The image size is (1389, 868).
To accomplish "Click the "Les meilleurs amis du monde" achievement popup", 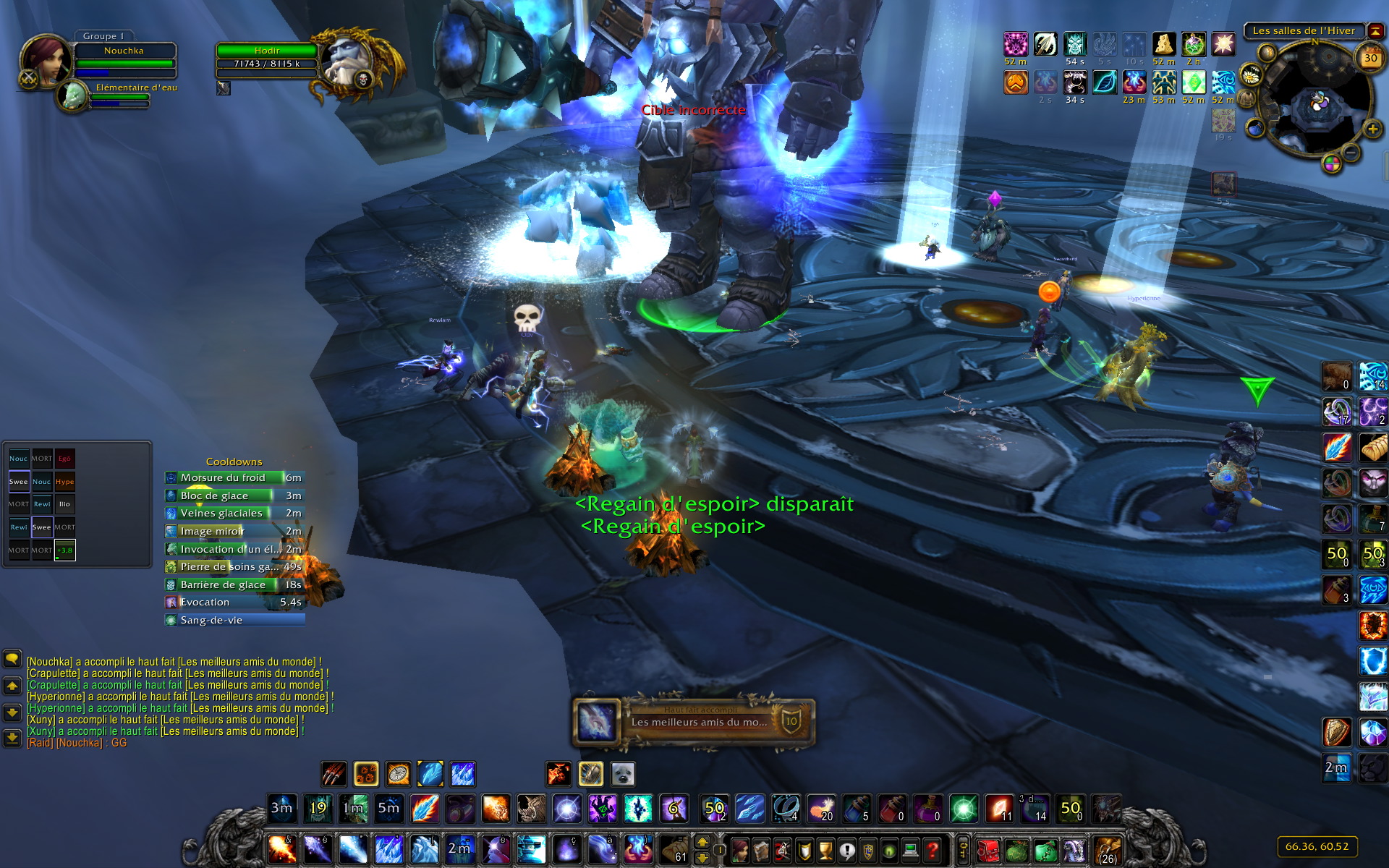I will tap(694, 721).
